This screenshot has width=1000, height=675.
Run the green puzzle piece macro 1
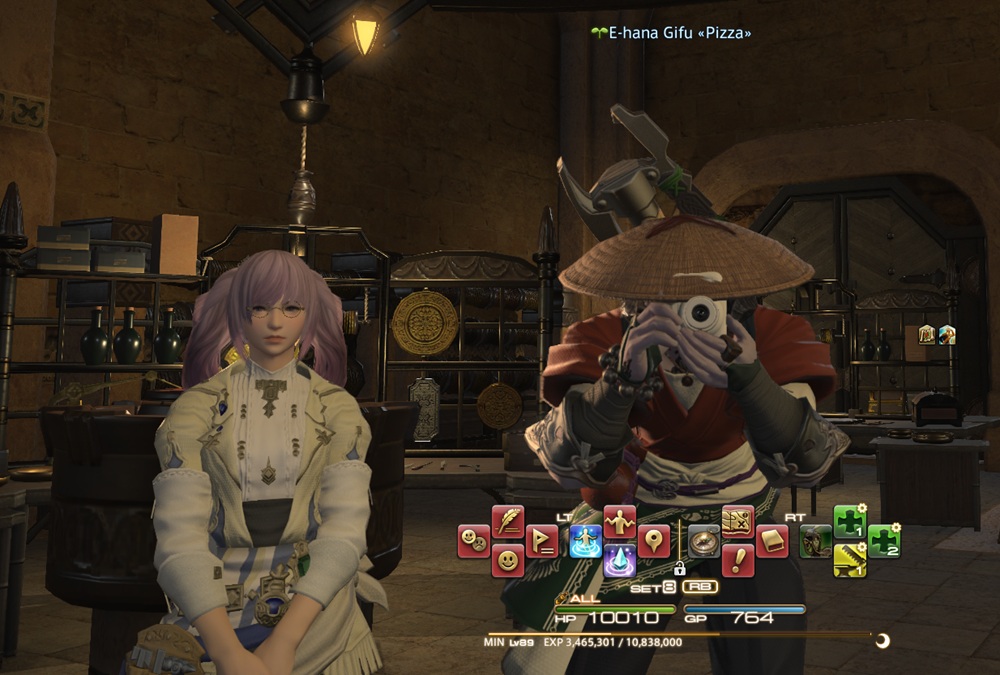click(849, 521)
